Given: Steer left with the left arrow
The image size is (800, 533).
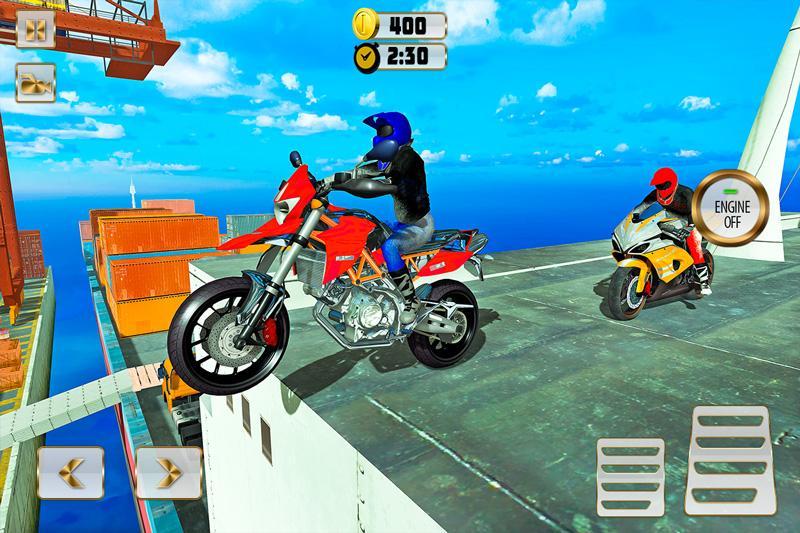Looking at the screenshot, I should pyautogui.click(x=71, y=473).
